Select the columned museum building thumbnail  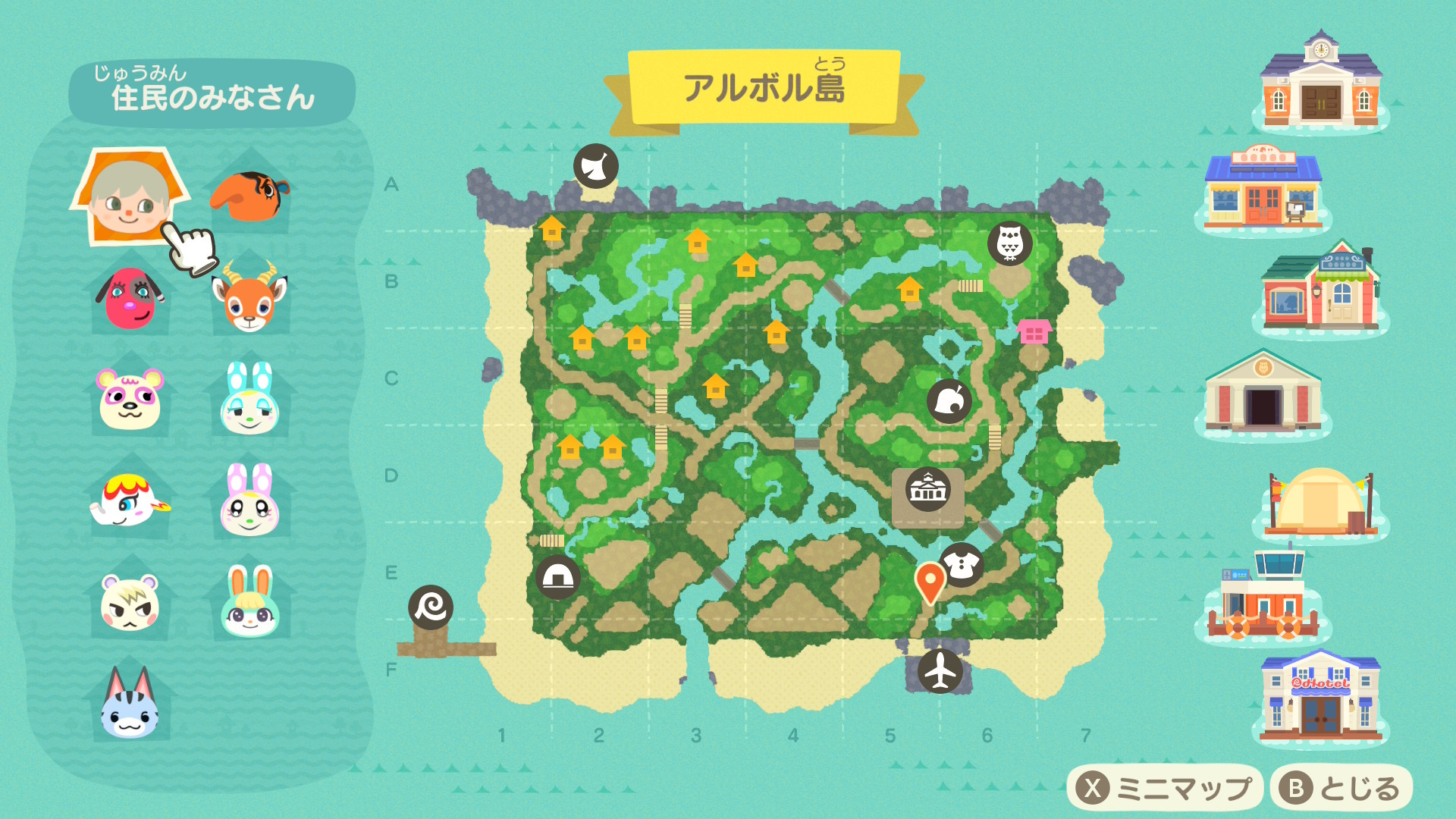(x=1263, y=393)
